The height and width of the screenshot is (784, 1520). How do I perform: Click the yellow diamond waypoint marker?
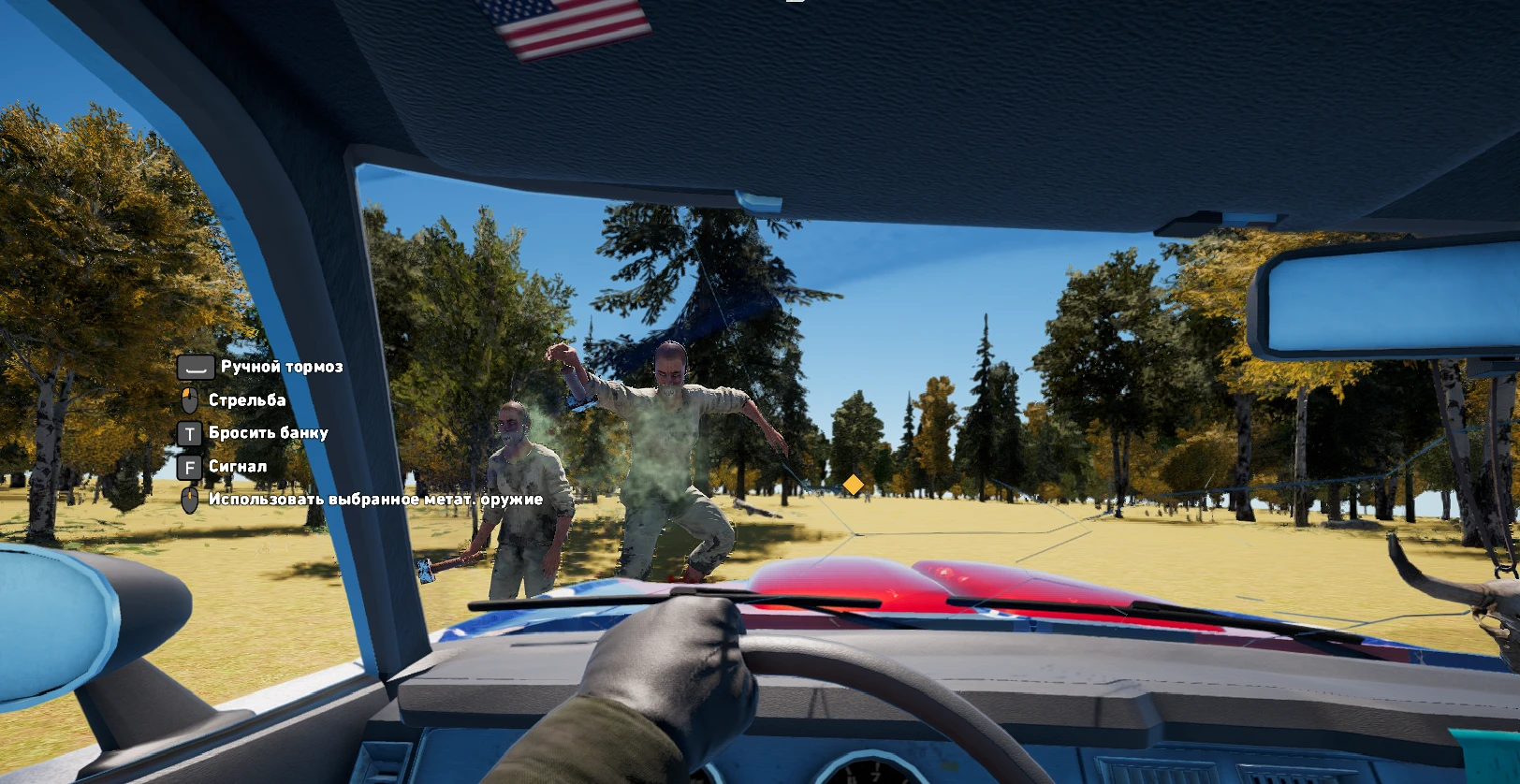tap(853, 486)
